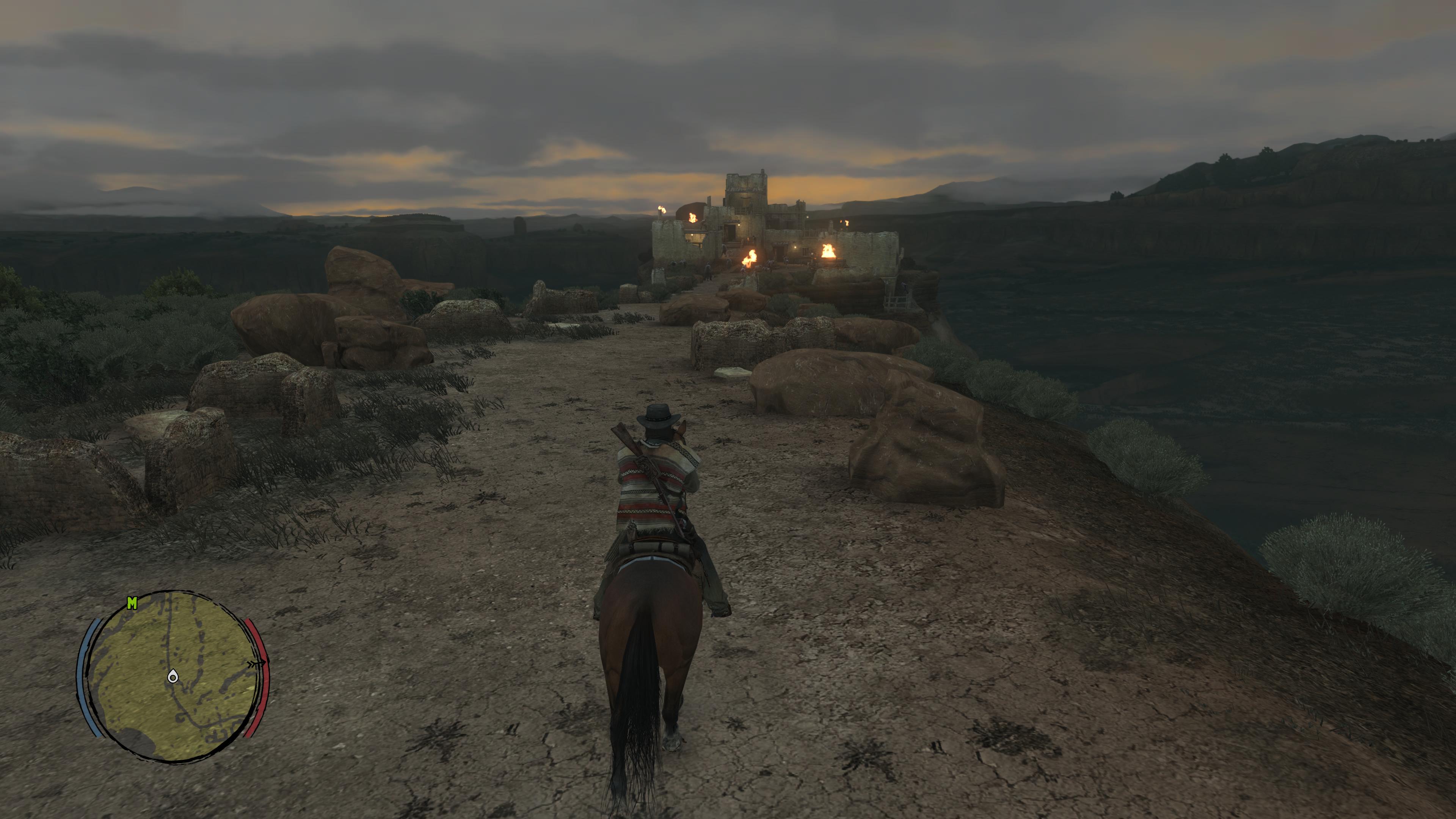Select the green M marker on the minimap
This screenshot has width=1456, height=819.
(x=132, y=604)
